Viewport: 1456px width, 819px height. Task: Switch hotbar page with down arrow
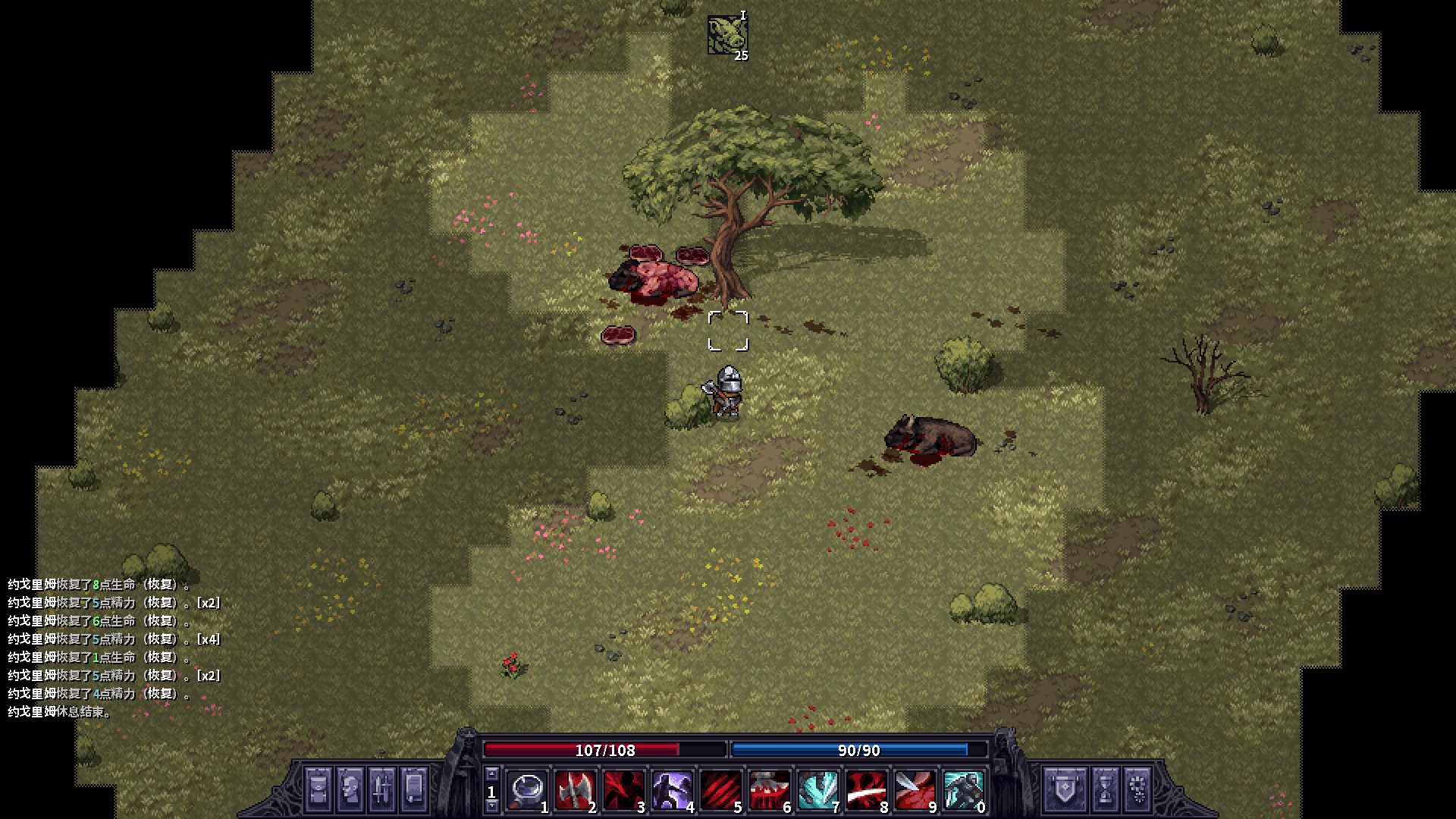(492, 807)
